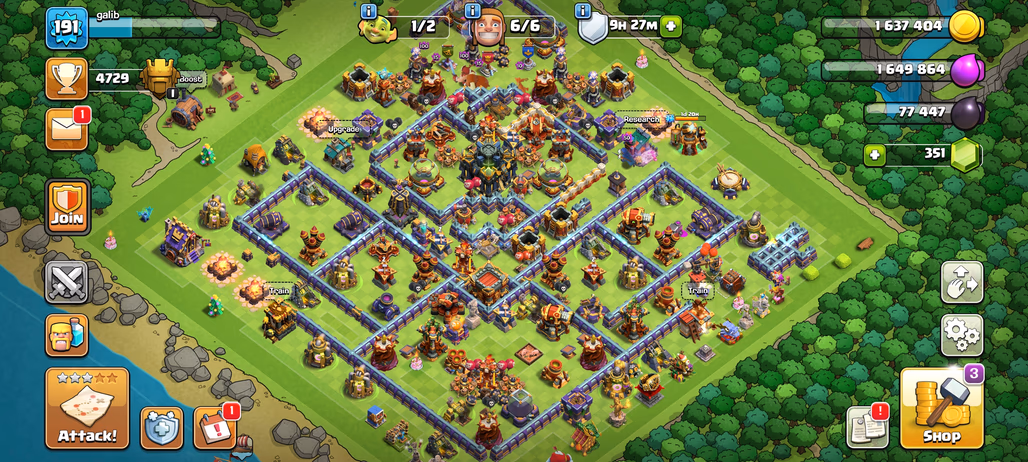This screenshot has width=1028, height=462.
Task: Tap the Join clan shield button
Action: [x=67, y=207]
